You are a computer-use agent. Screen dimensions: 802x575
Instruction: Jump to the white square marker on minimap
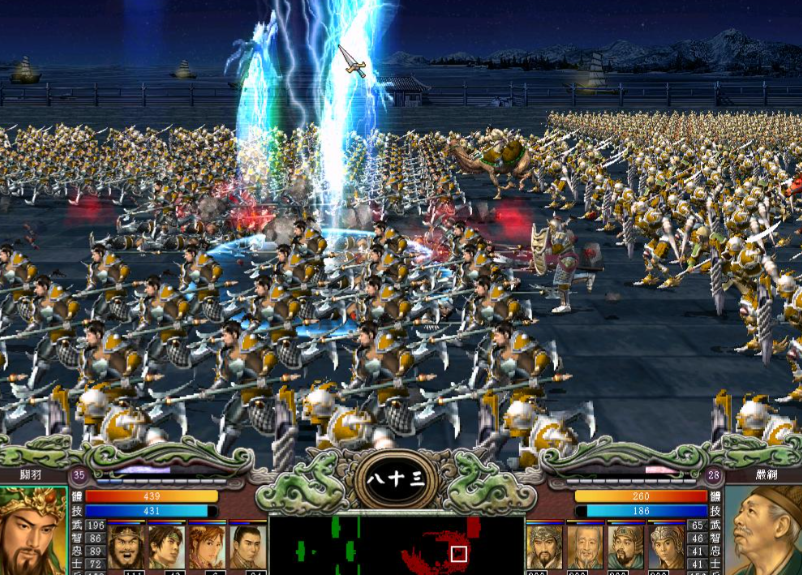tap(458, 553)
